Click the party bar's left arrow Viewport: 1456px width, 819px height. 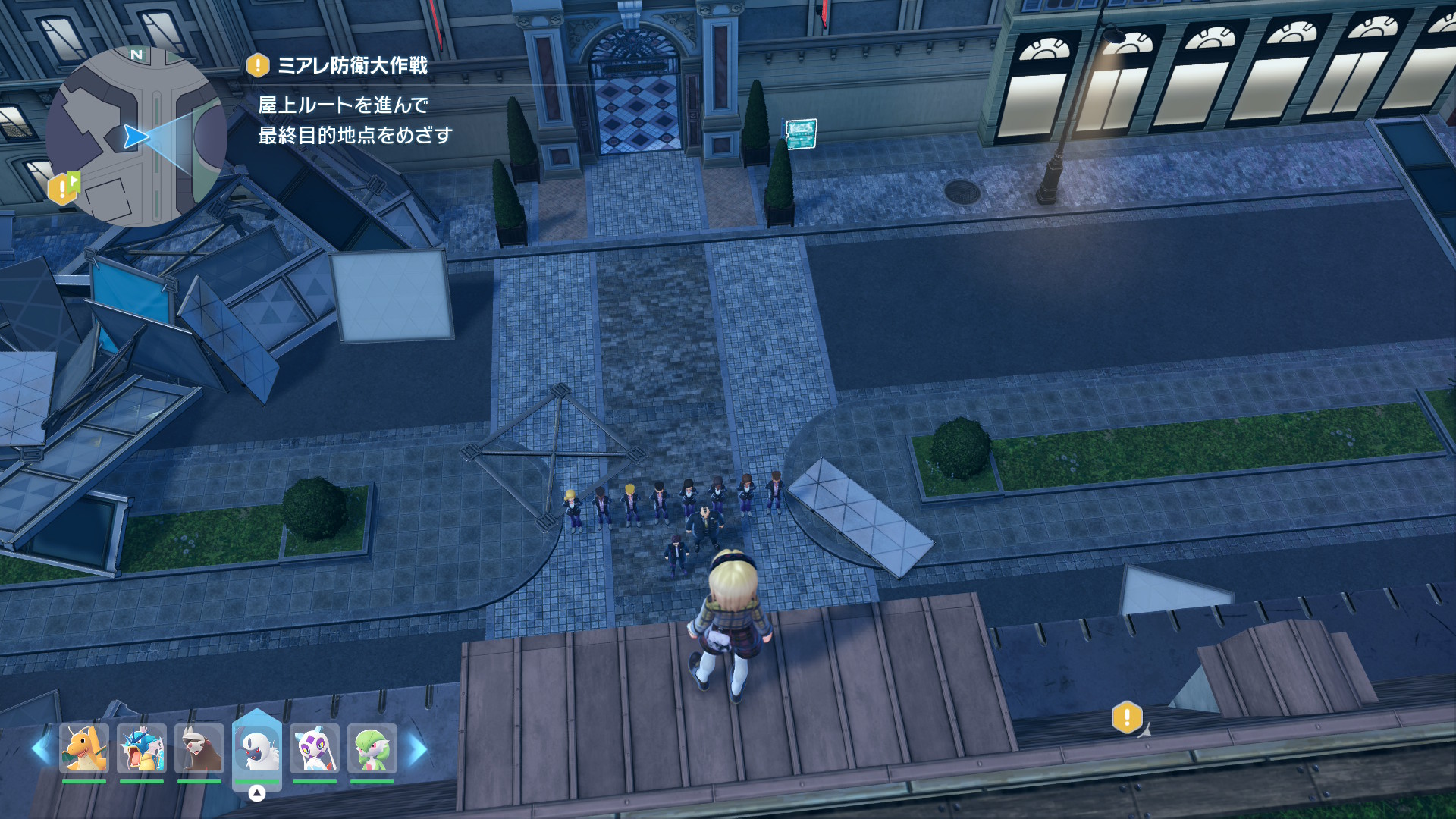[41, 749]
